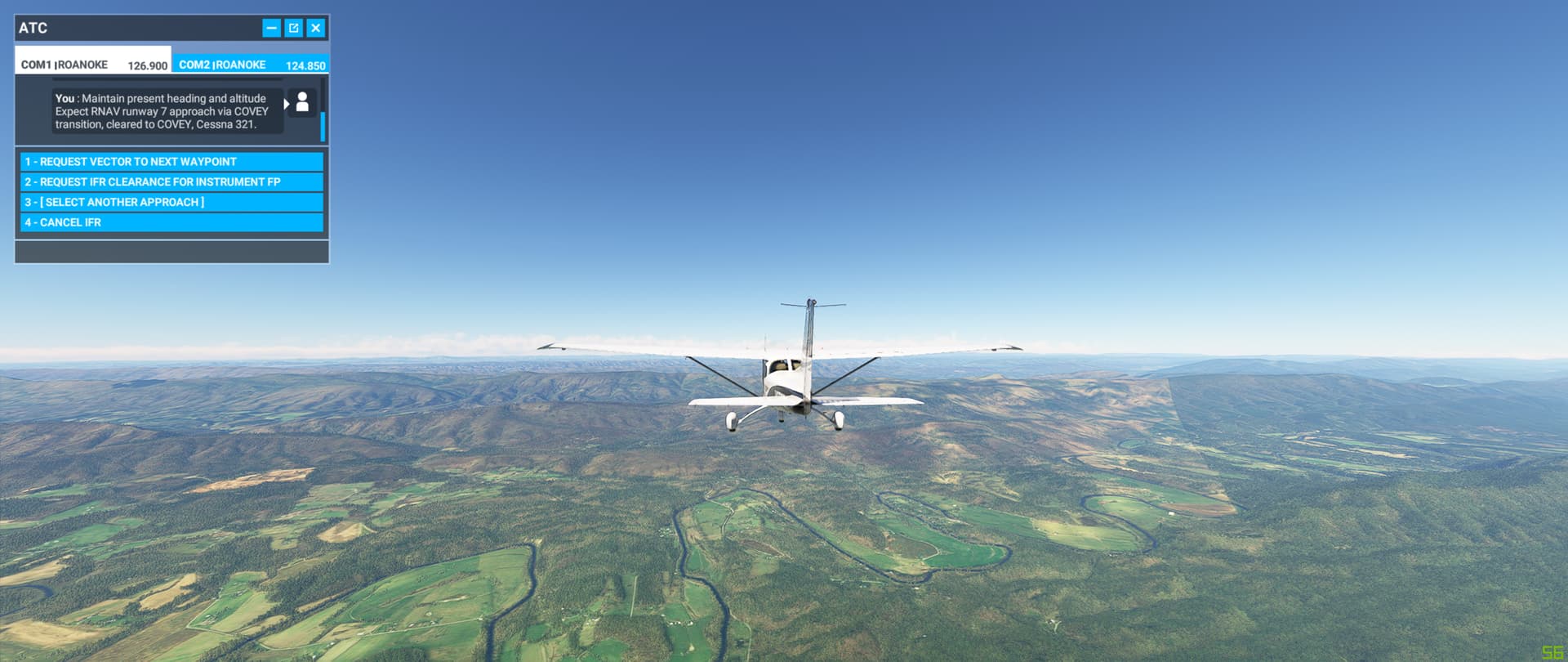Open the Select Another Approach option

coord(170,202)
